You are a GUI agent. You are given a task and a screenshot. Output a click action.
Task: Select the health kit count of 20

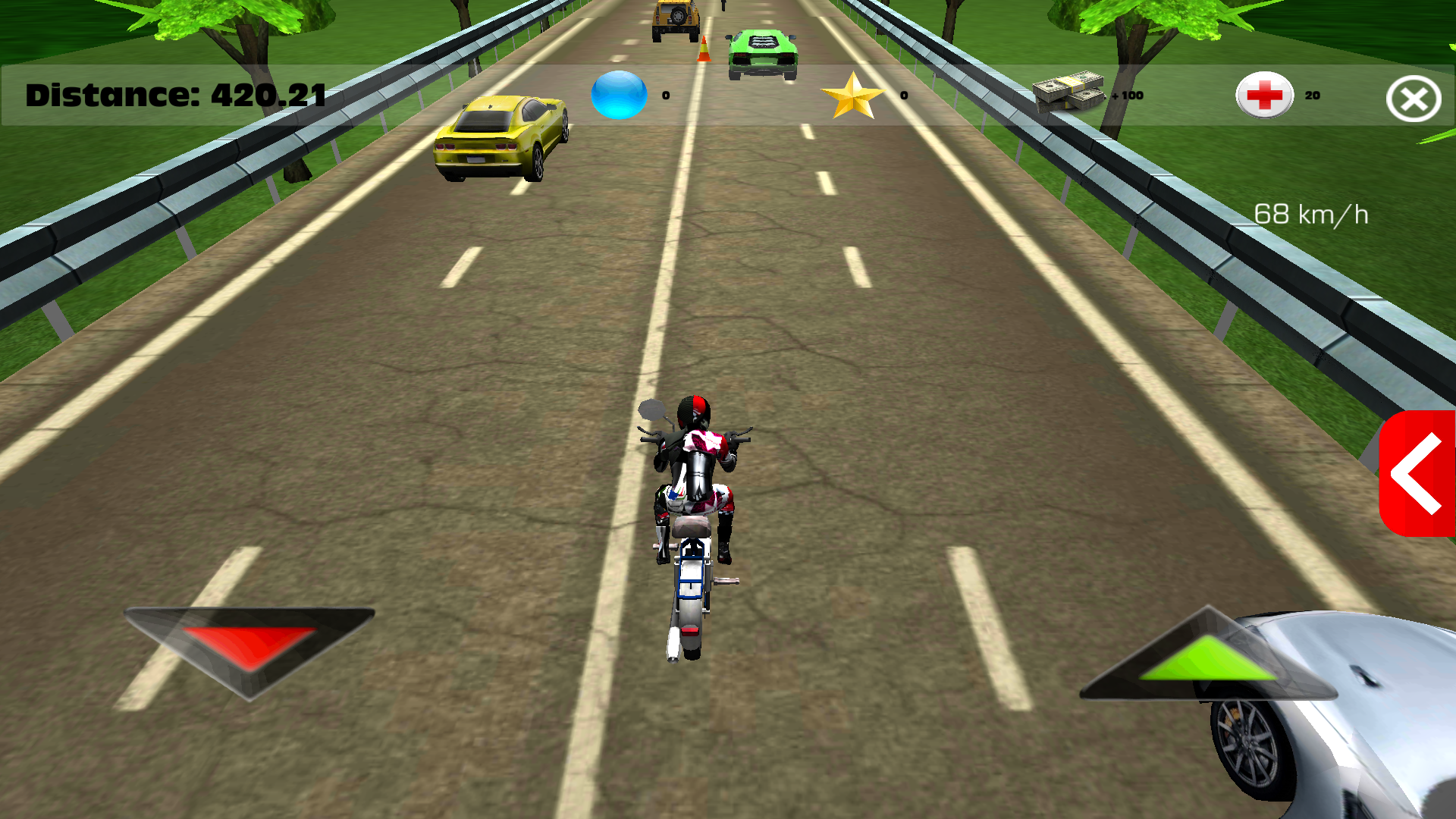(1312, 96)
